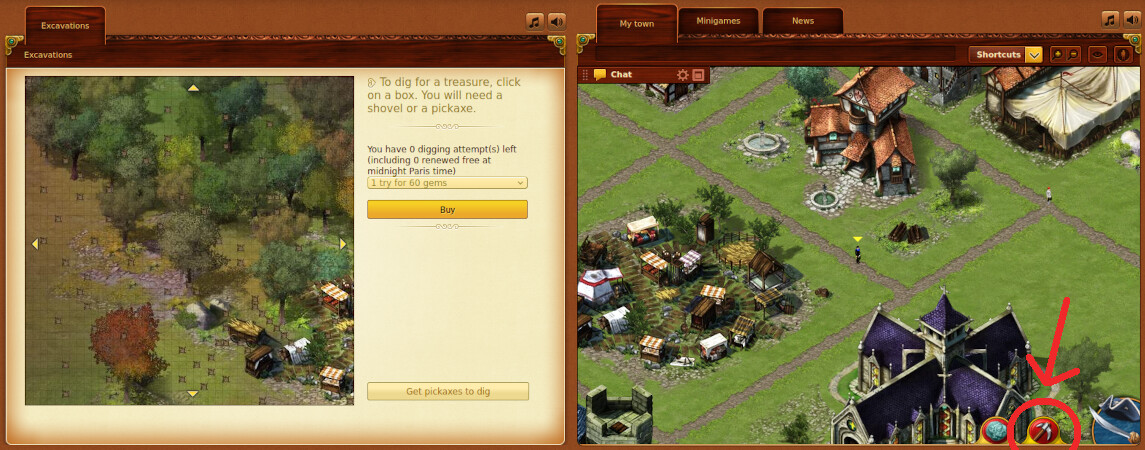
Task: Show the News tab
Action: (x=802, y=21)
